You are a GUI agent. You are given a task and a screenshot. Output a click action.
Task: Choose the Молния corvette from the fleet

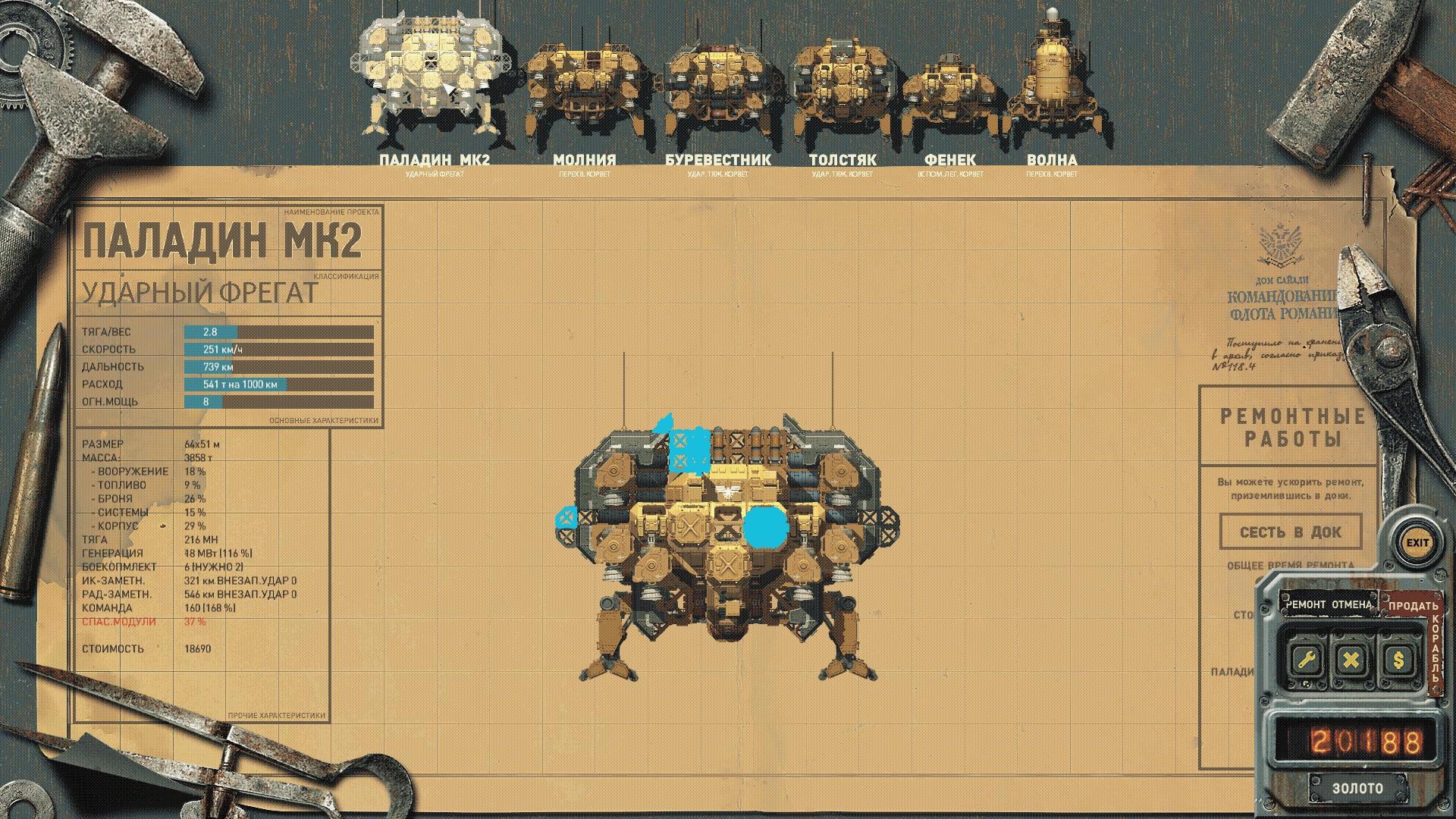[584, 91]
